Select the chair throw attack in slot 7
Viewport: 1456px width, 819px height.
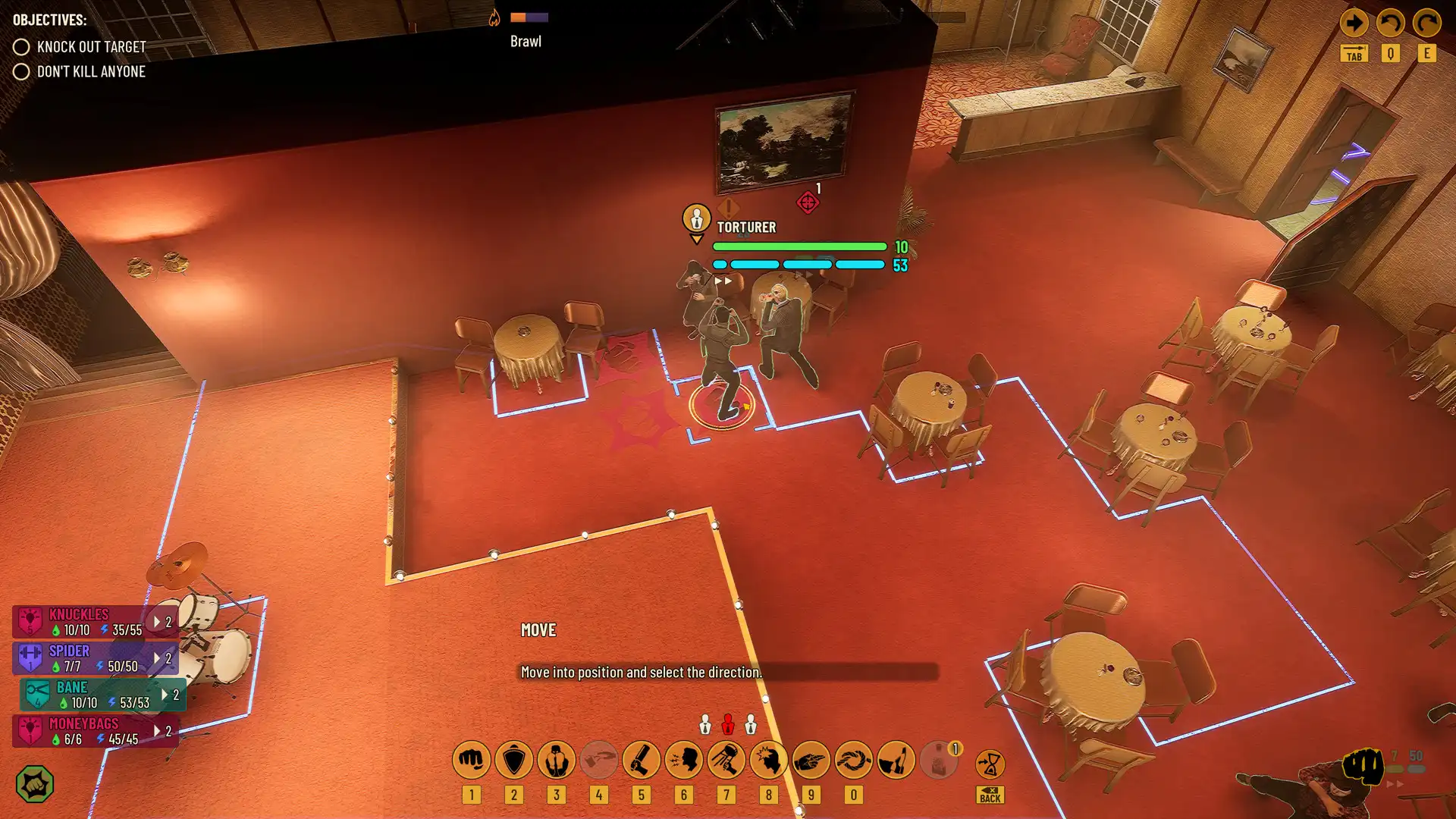click(726, 759)
